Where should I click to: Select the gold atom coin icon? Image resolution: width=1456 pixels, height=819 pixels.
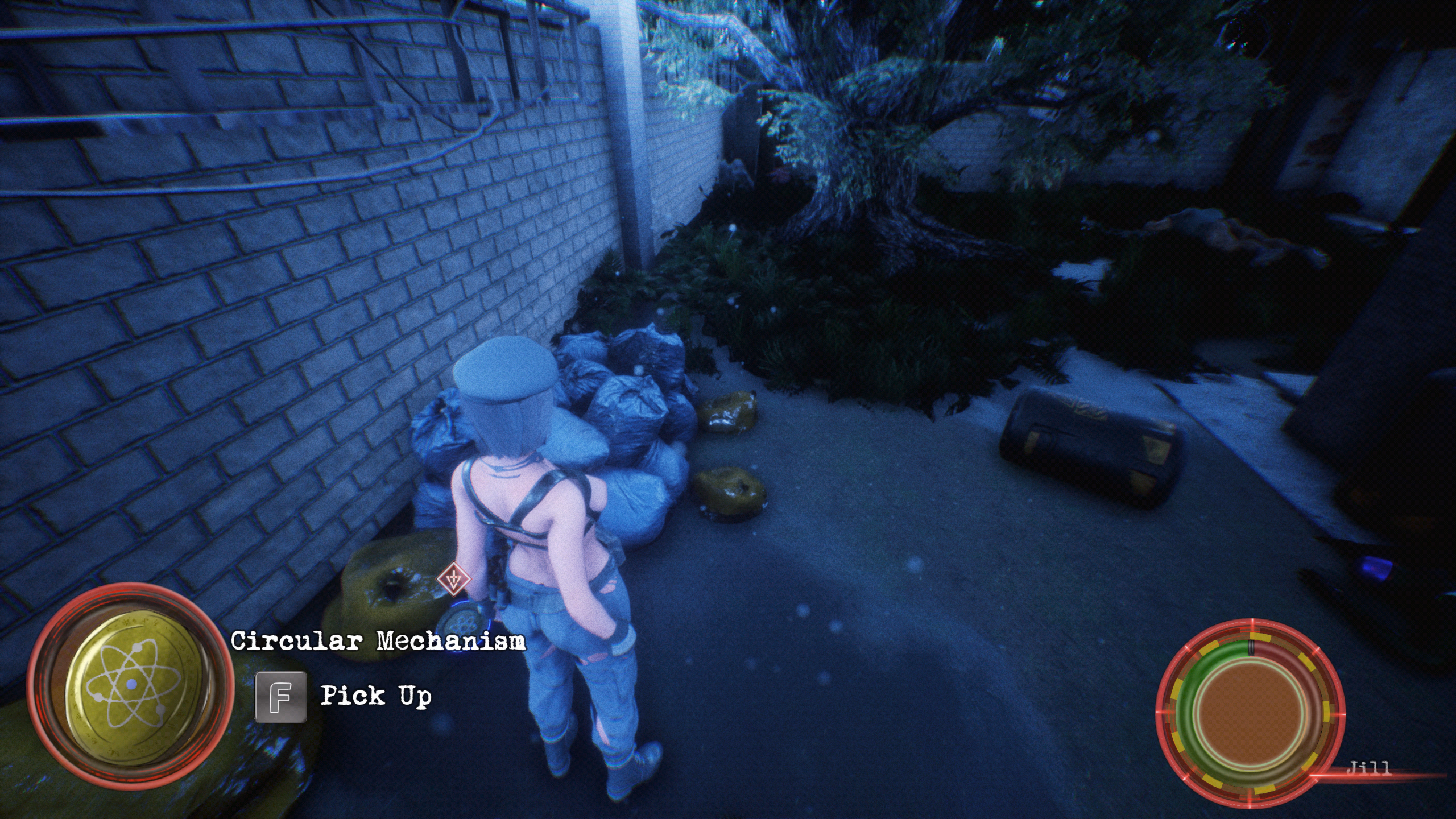click(x=131, y=685)
